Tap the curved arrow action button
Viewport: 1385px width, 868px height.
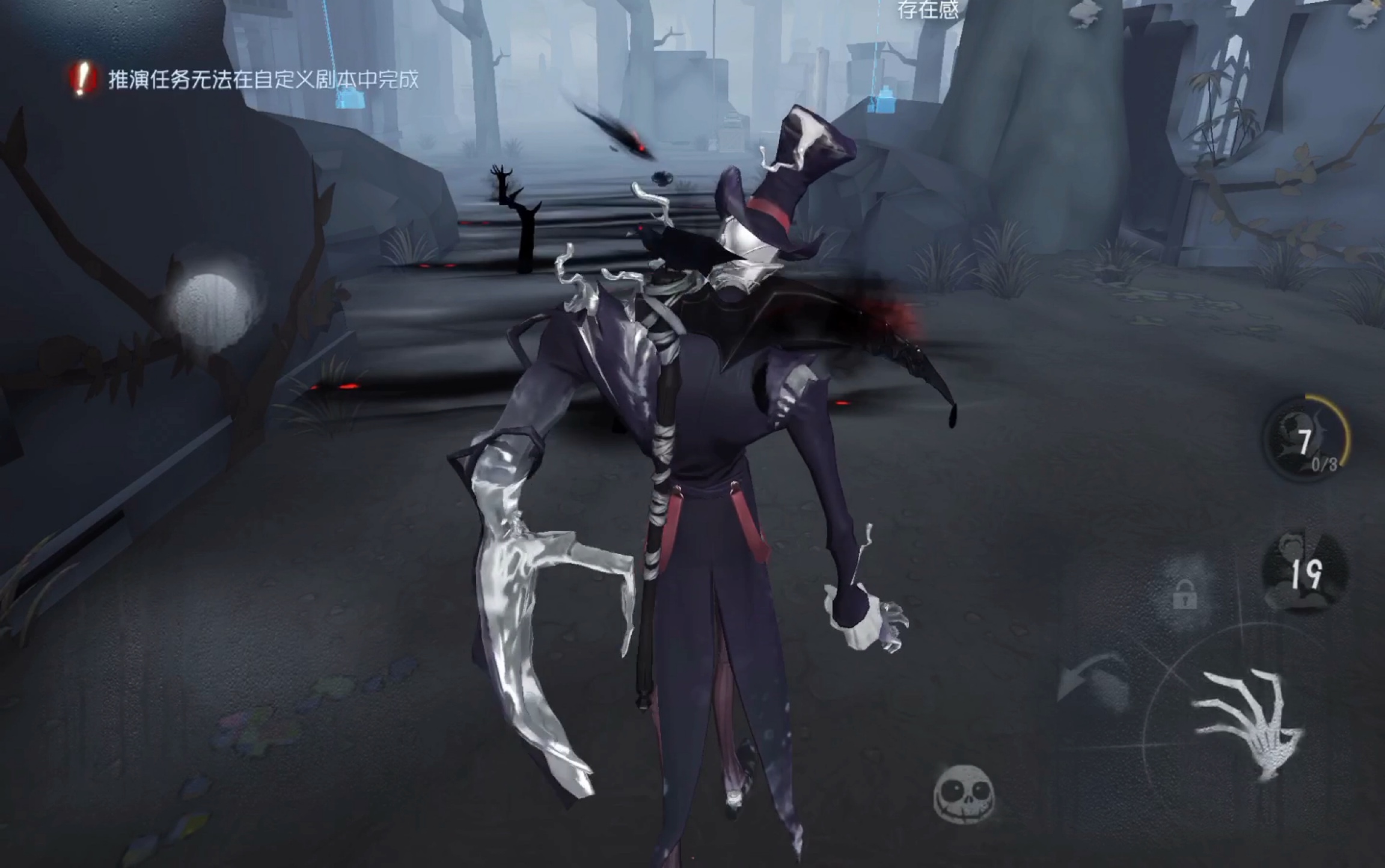pyautogui.click(x=1091, y=682)
